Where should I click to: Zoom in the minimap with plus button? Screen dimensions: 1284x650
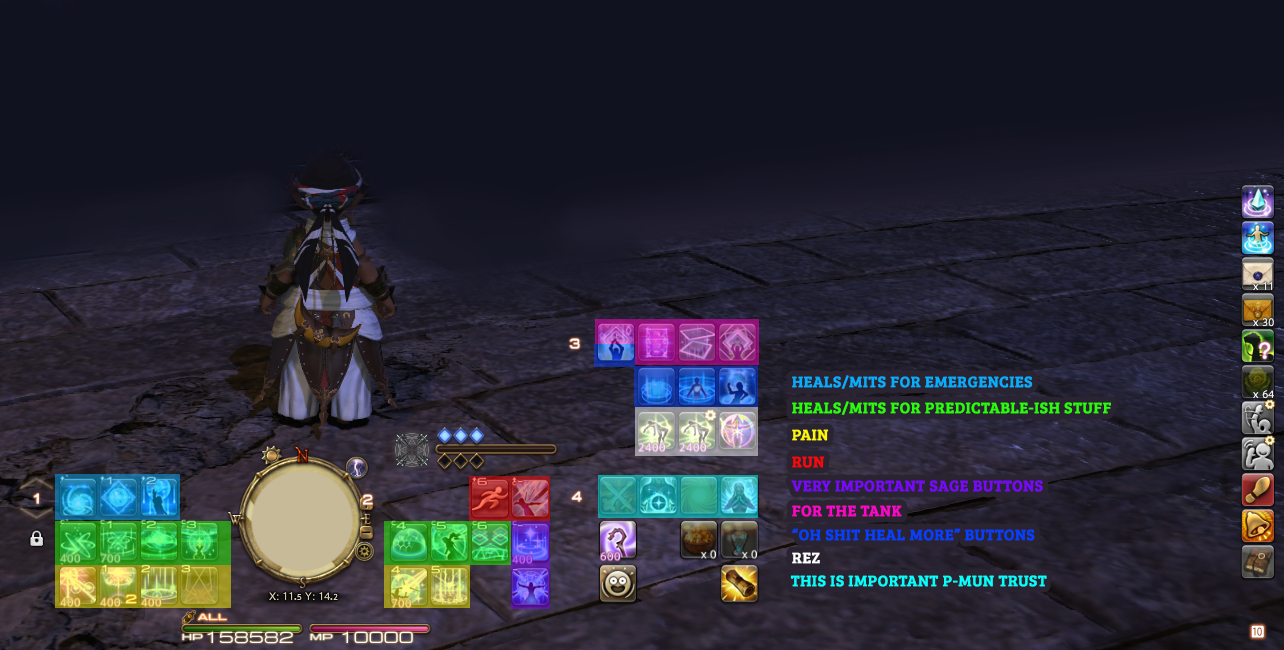tap(365, 518)
